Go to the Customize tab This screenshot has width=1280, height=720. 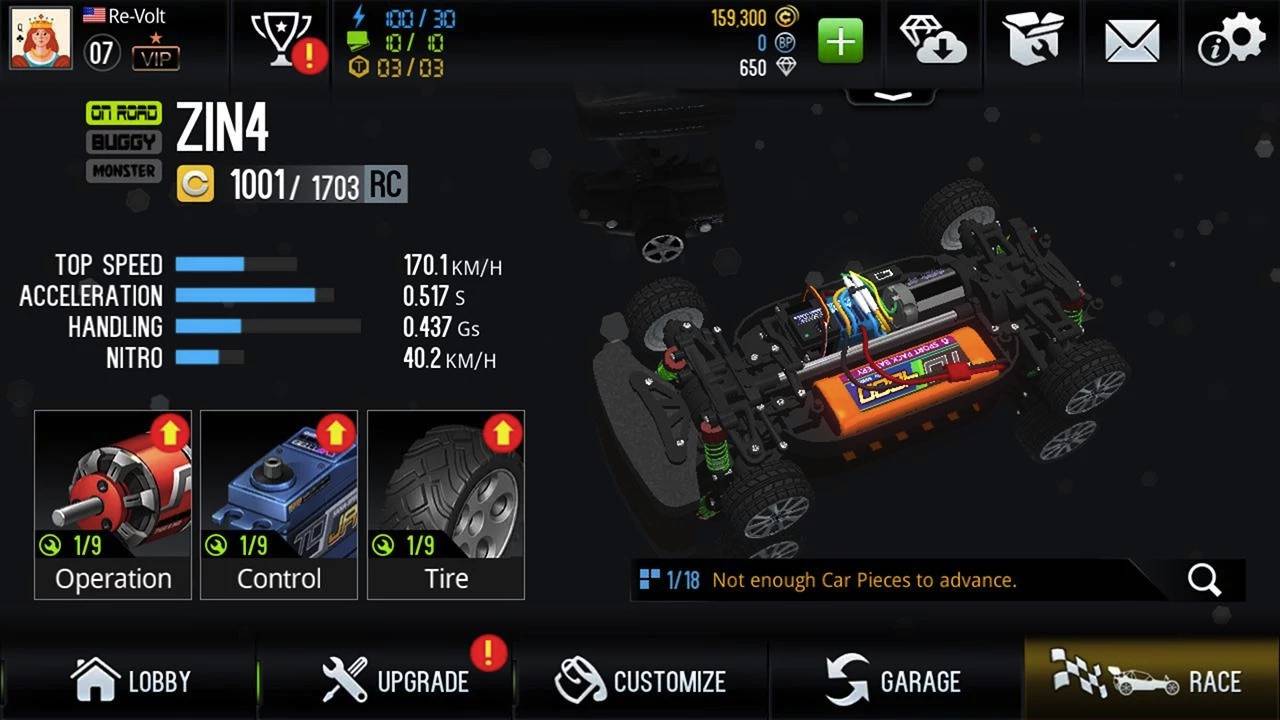coord(641,681)
